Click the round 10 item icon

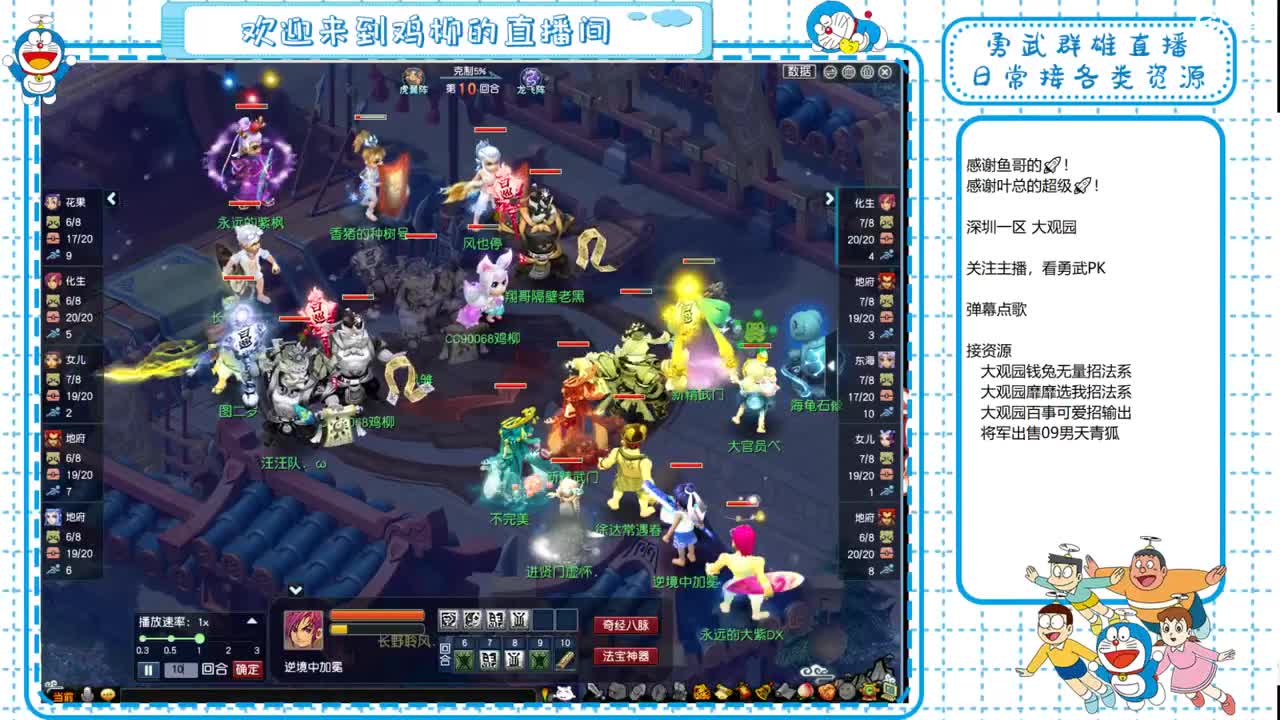pos(563,661)
